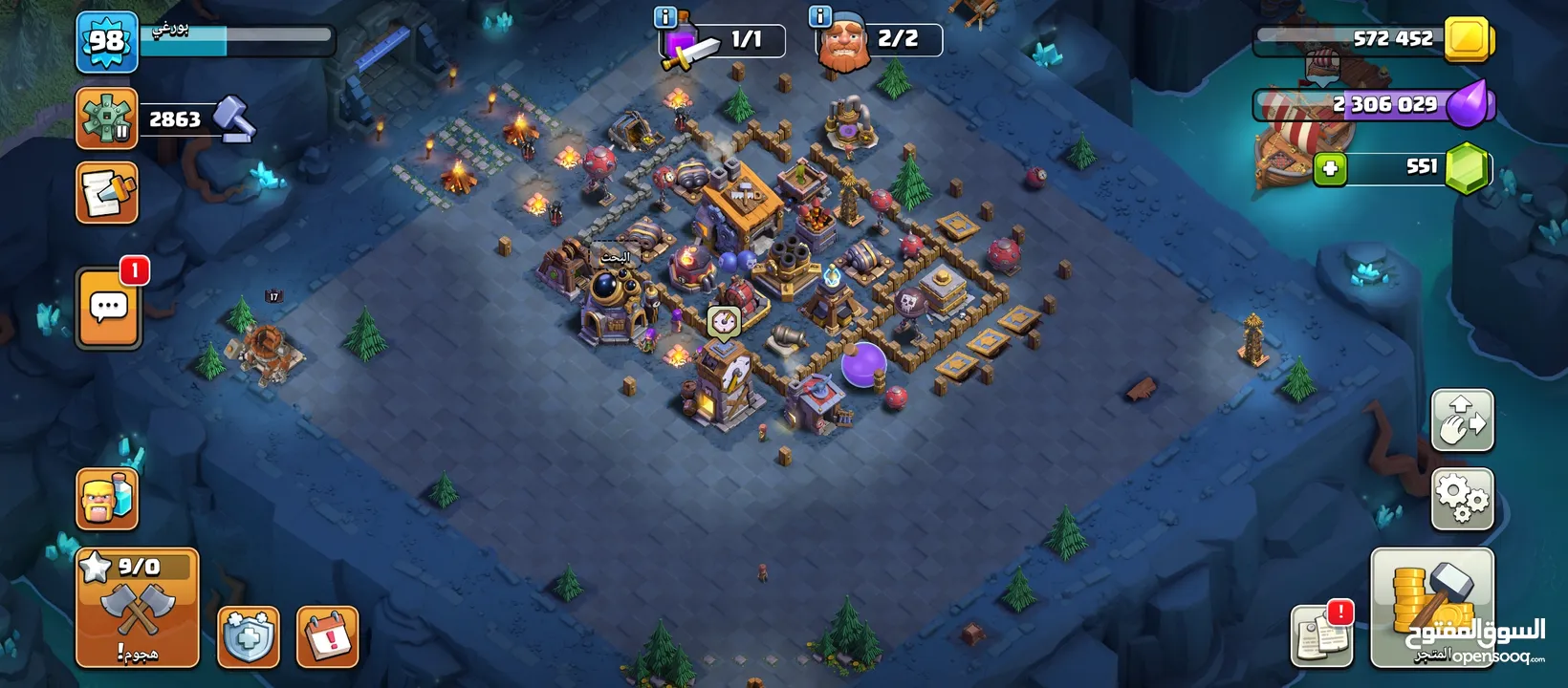Open the shop hammer and coins button
Viewport: 1568px width, 688px height.
(x=1431, y=607)
